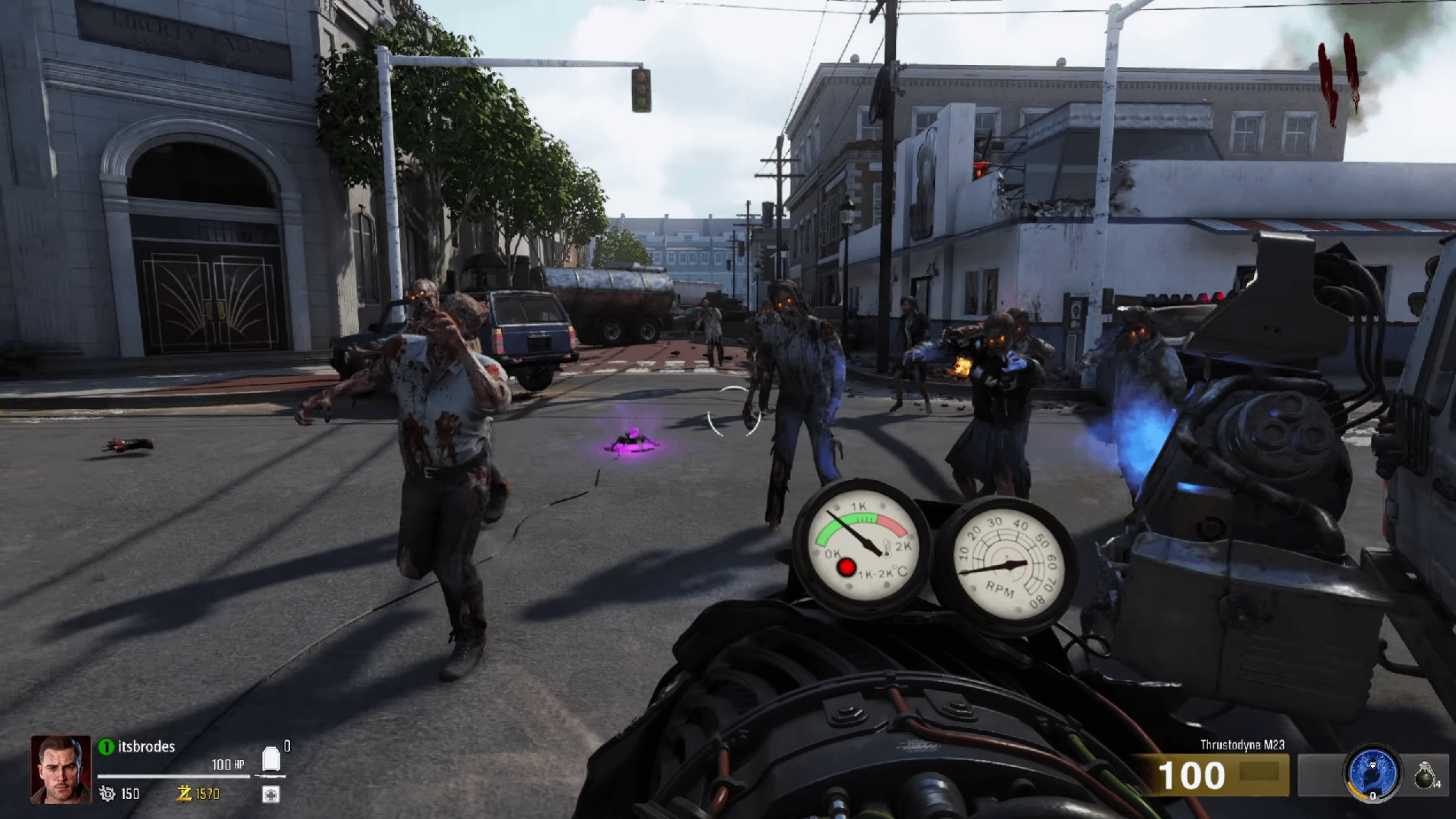The image size is (1456, 819).
Task: Select the username itsbrodes
Action: coord(147,746)
